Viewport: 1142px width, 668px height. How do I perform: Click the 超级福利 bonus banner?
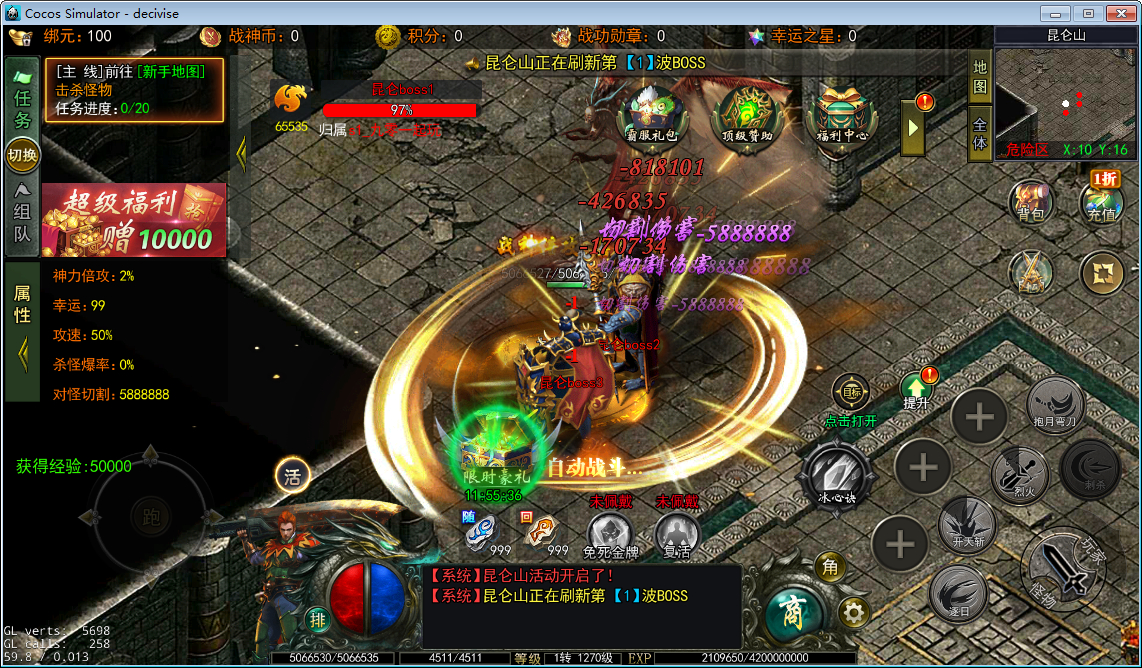pyautogui.click(x=134, y=220)
